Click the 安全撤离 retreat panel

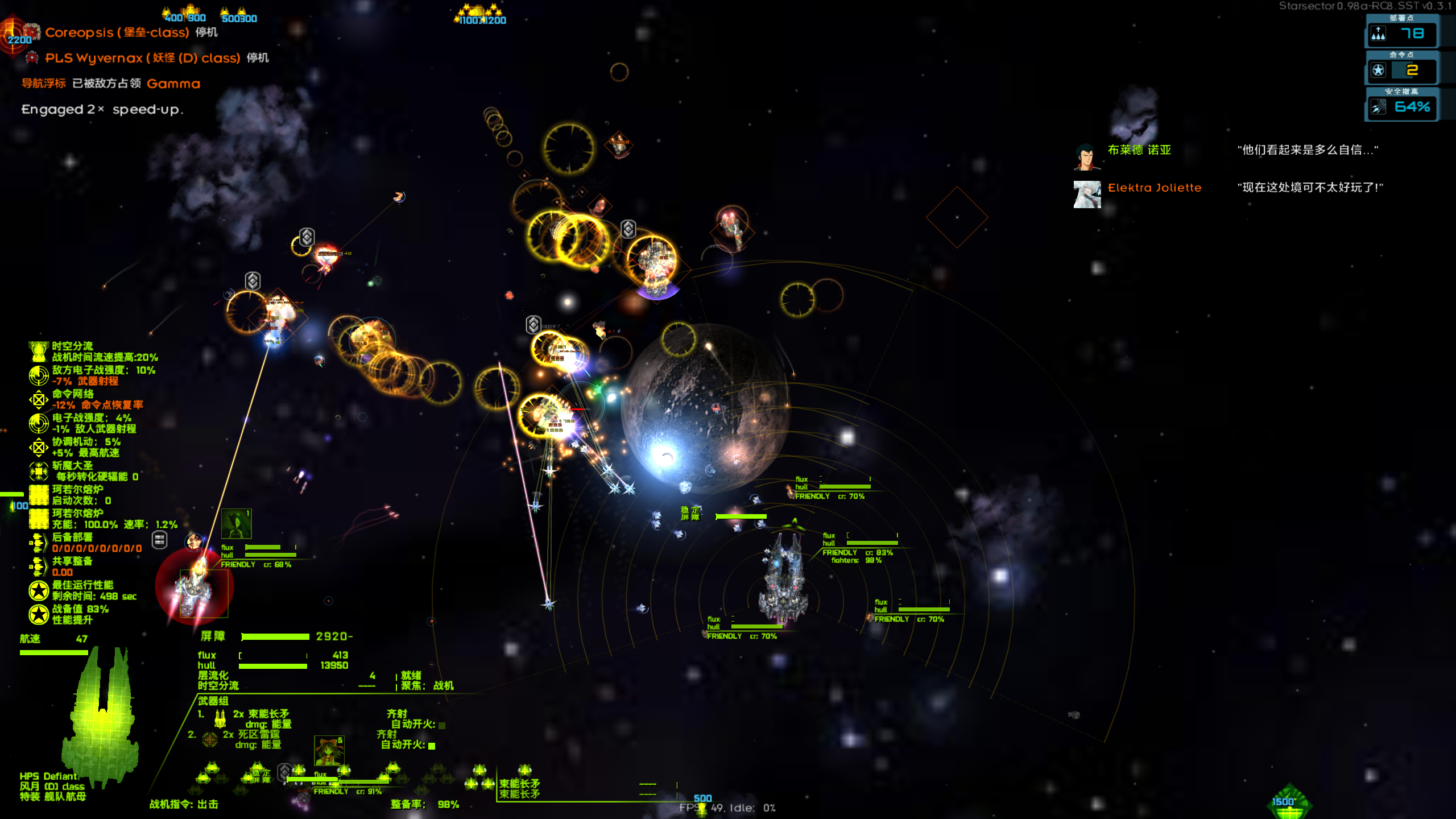1401,106
